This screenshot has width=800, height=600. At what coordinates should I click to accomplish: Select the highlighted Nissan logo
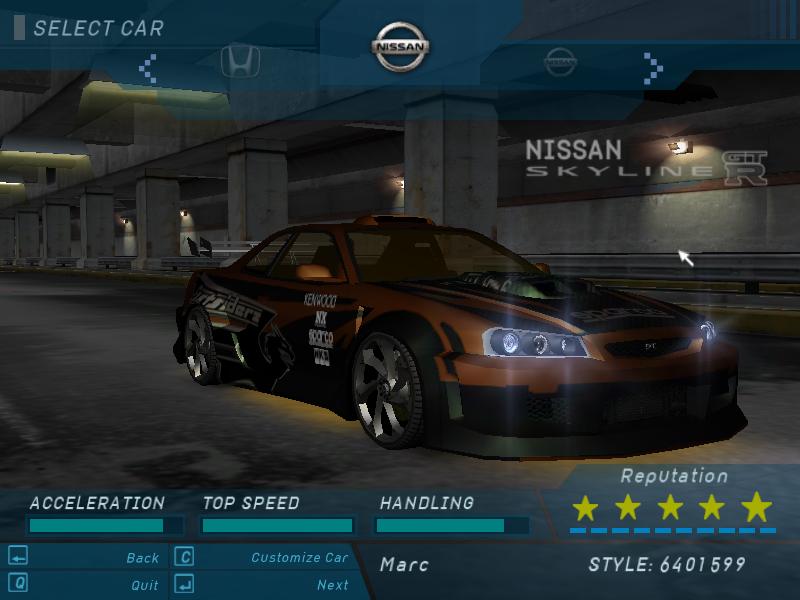point(400,47)
